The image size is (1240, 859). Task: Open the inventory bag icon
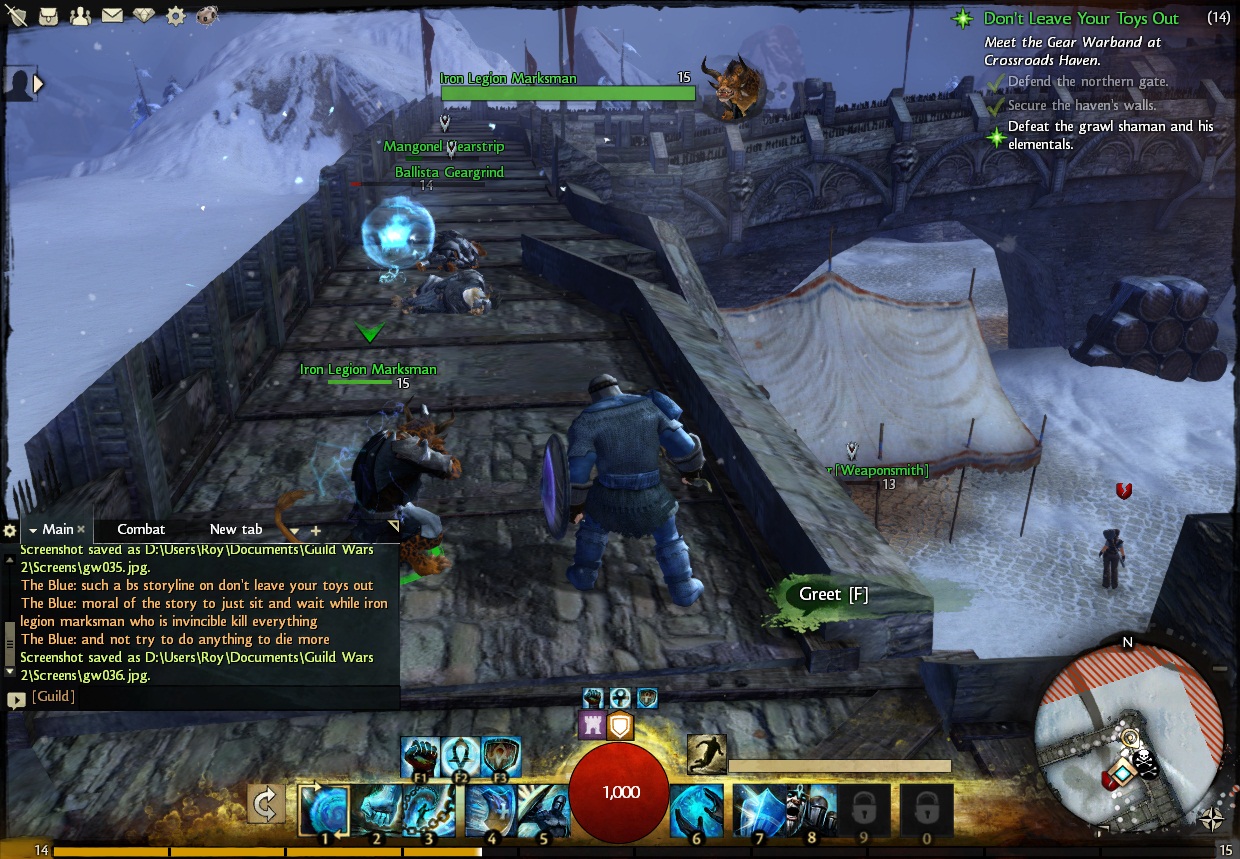point(48,15)
